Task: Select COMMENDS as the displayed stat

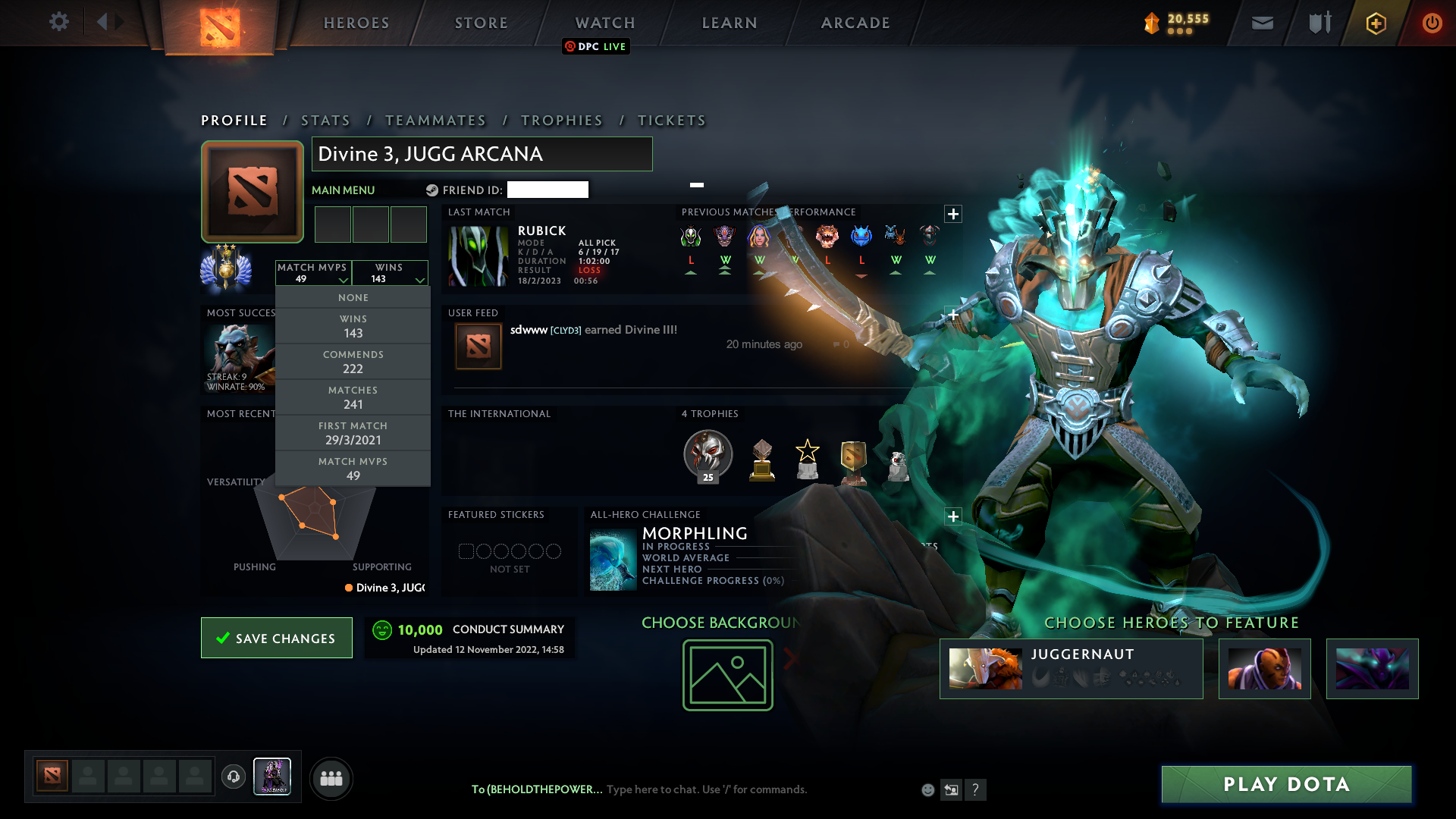Action: click(353, 362)
